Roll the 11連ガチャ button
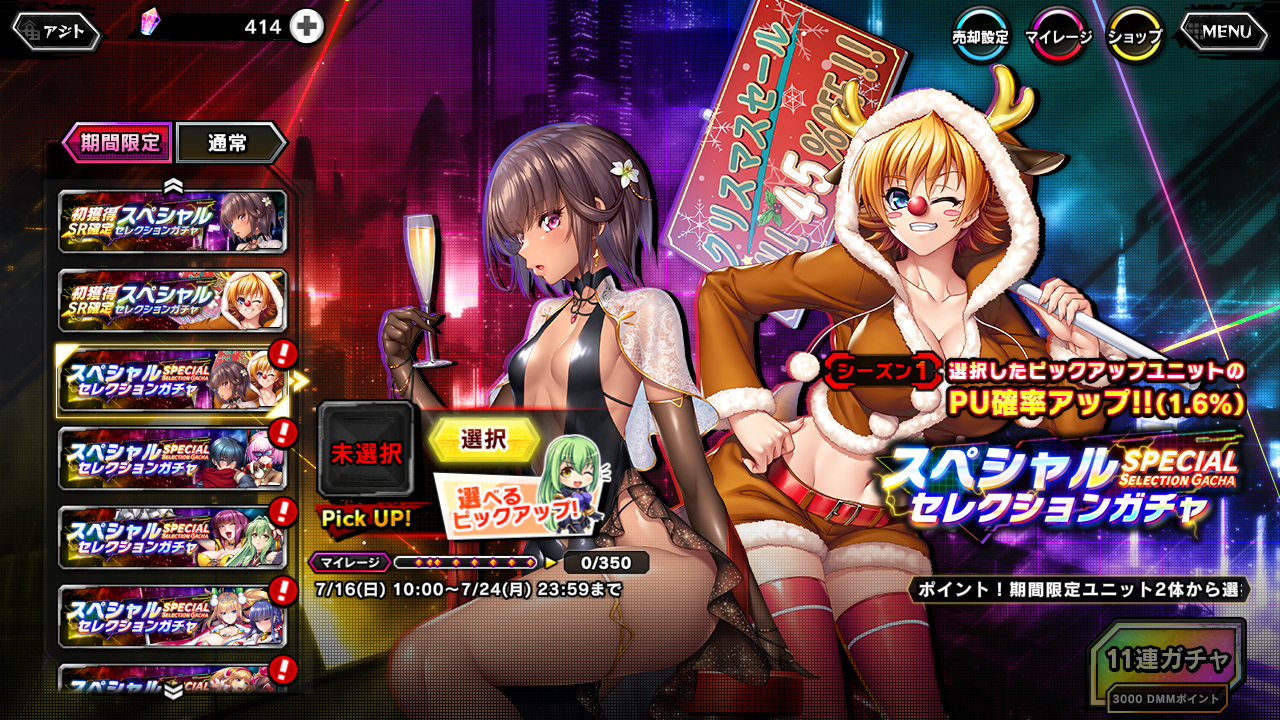The width and height of the screenshot is (1280, 720). pos(1168,662)
